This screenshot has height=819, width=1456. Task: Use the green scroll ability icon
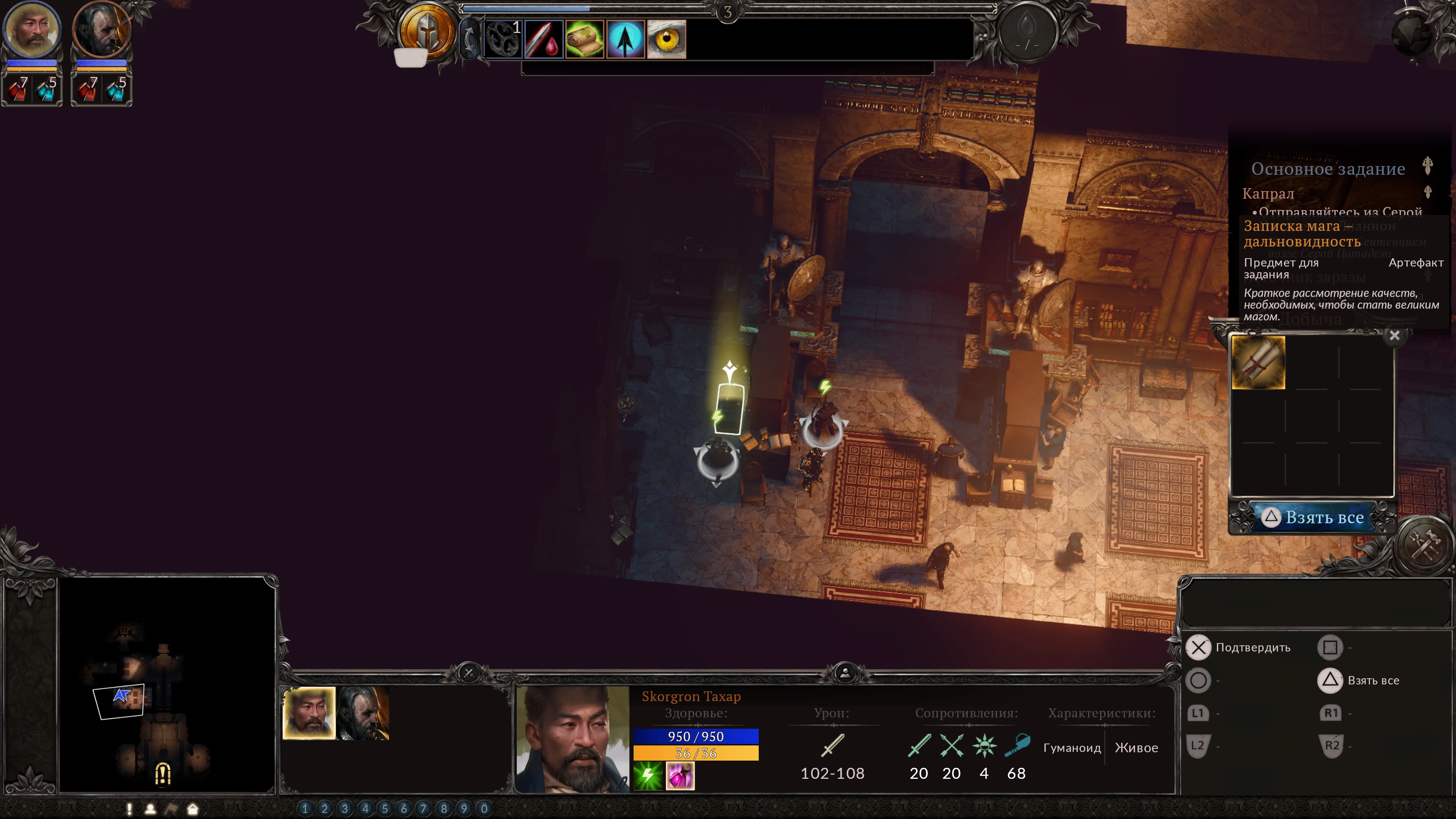point(584,39)
